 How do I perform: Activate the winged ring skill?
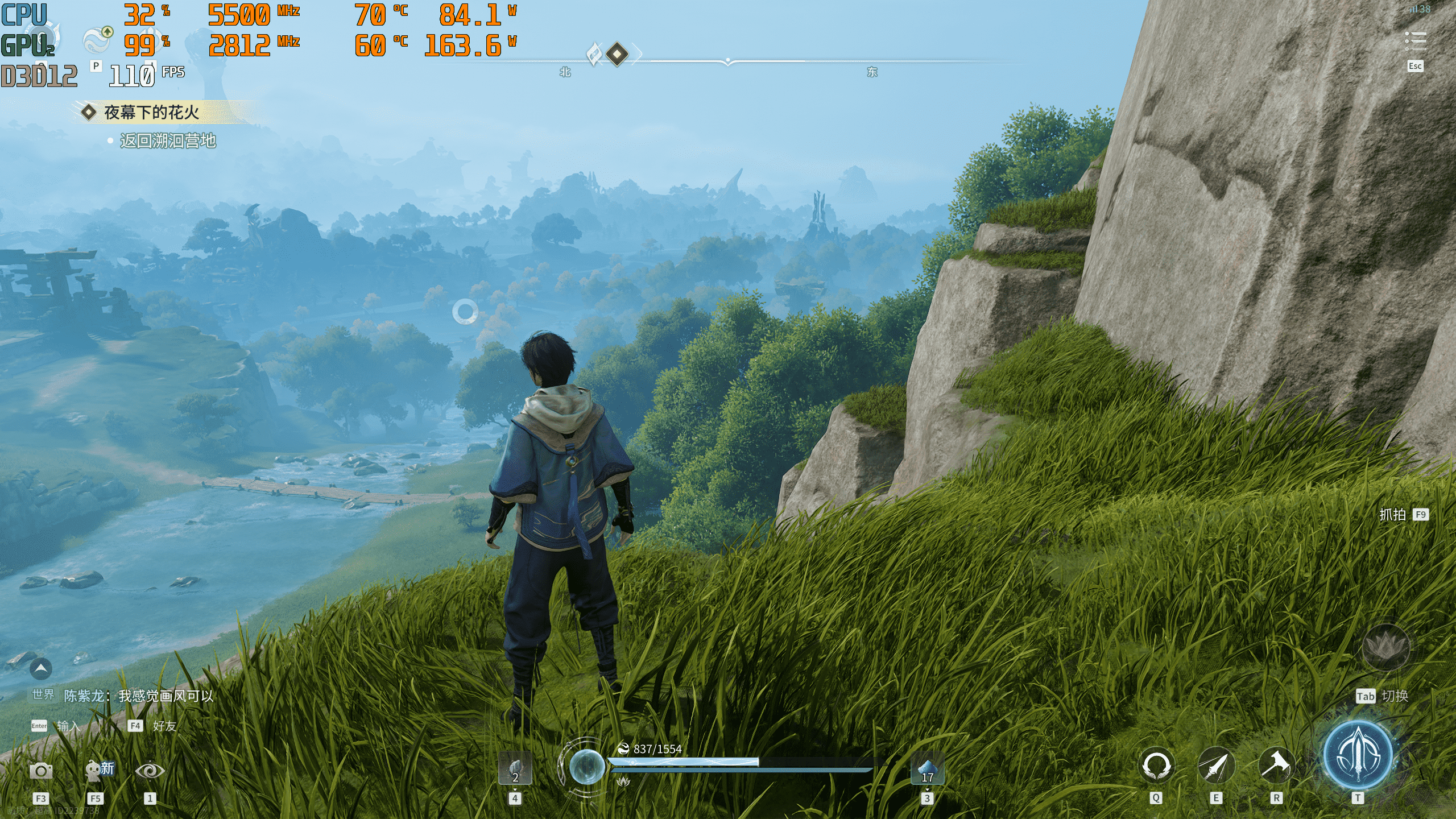1156,765
